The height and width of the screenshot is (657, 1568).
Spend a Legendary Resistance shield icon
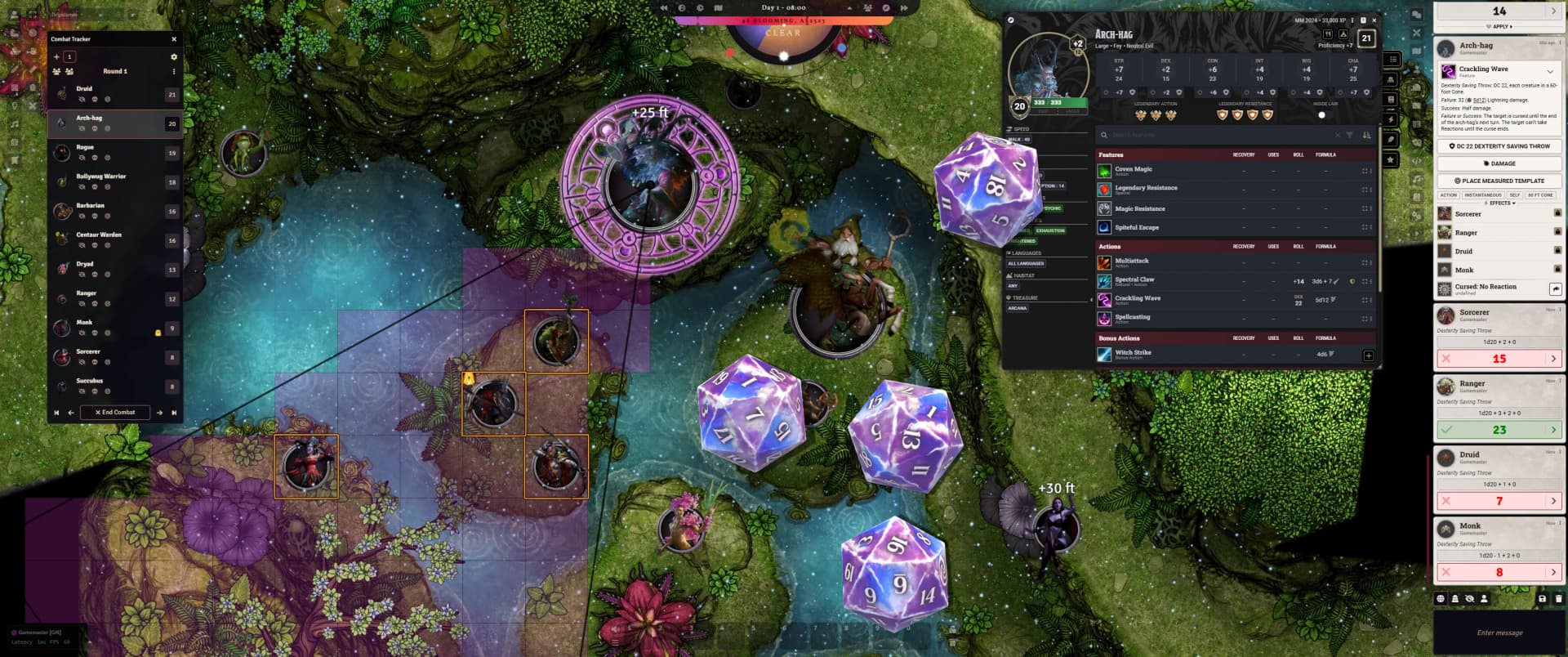pos(1223,115)
